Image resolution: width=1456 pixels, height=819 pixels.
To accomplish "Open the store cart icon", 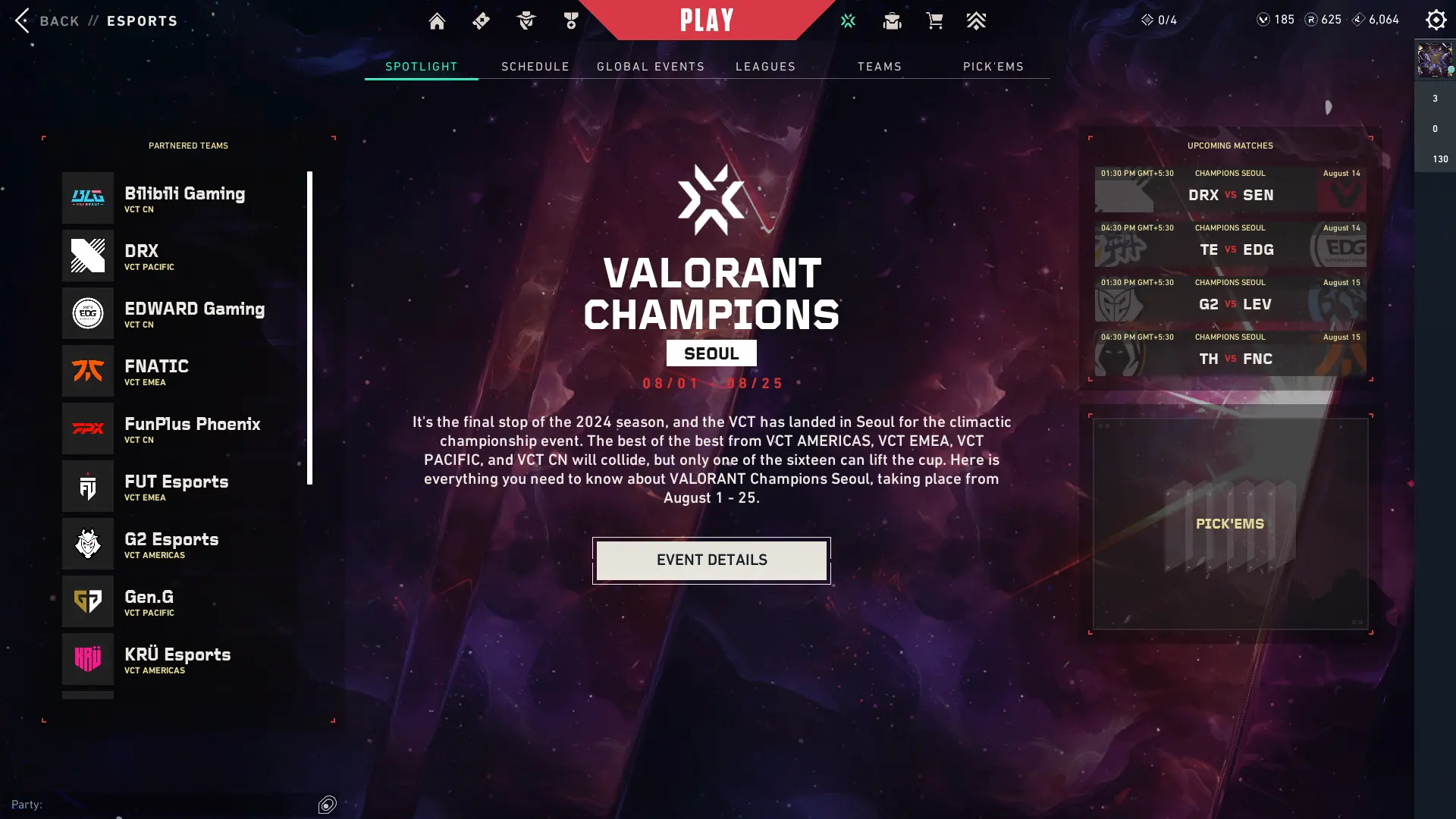I will (x=934, y=21).
